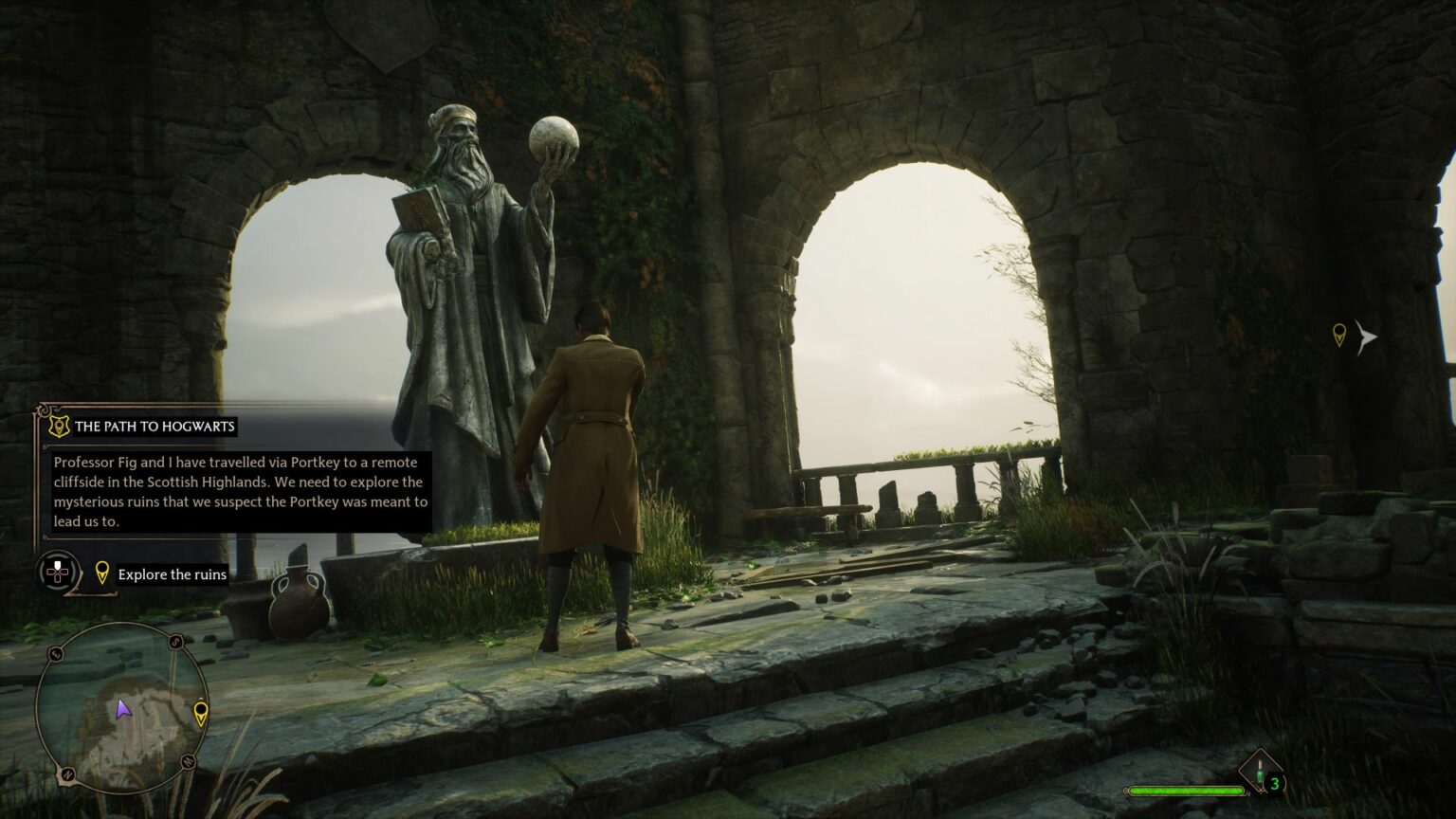Select the potion count badge showing 3
The width and height of the screenshot is (1456, 819).
click(1274, 783)
